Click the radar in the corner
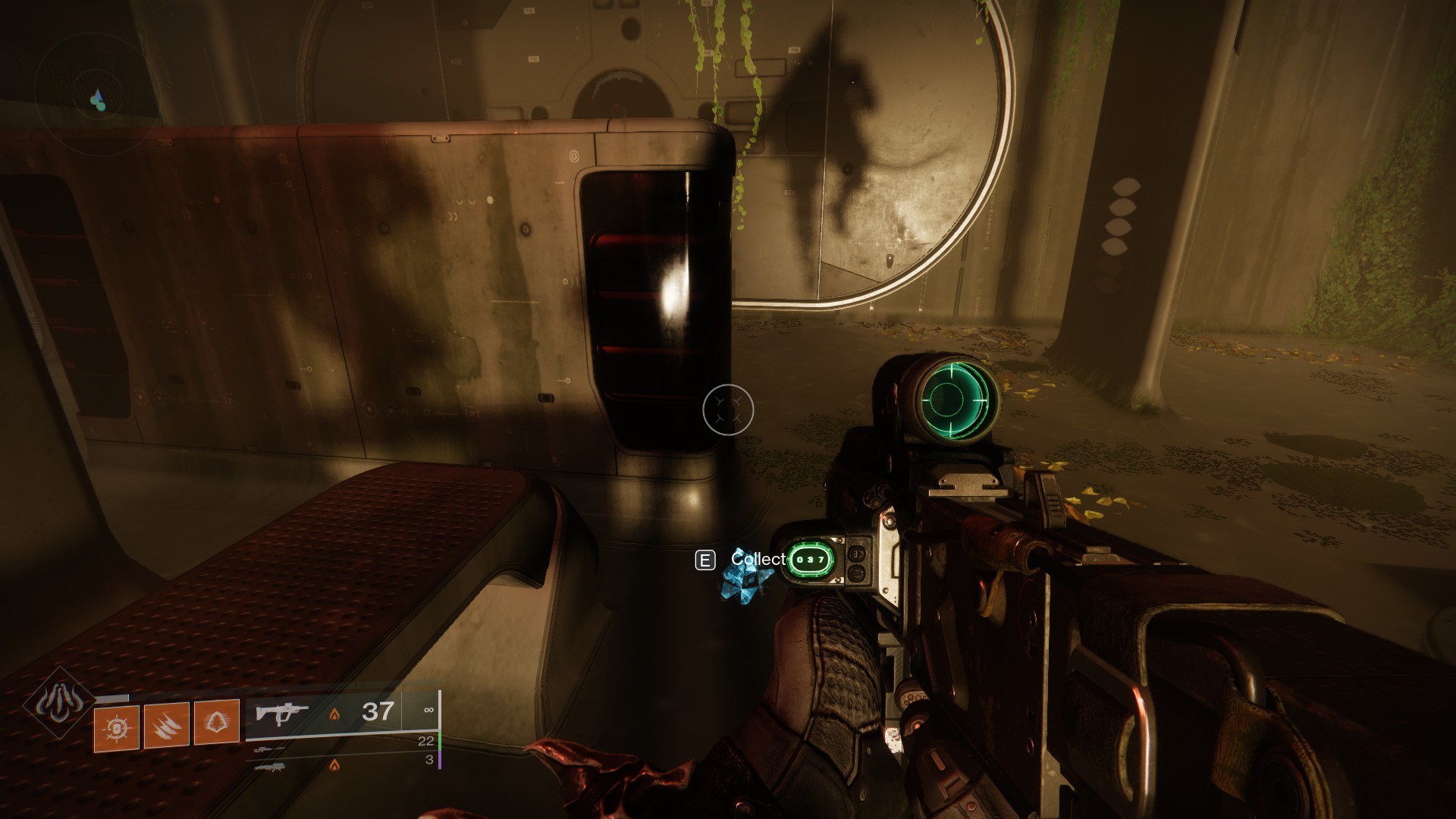The image size is (1456, 819). (x=97, y=99)
